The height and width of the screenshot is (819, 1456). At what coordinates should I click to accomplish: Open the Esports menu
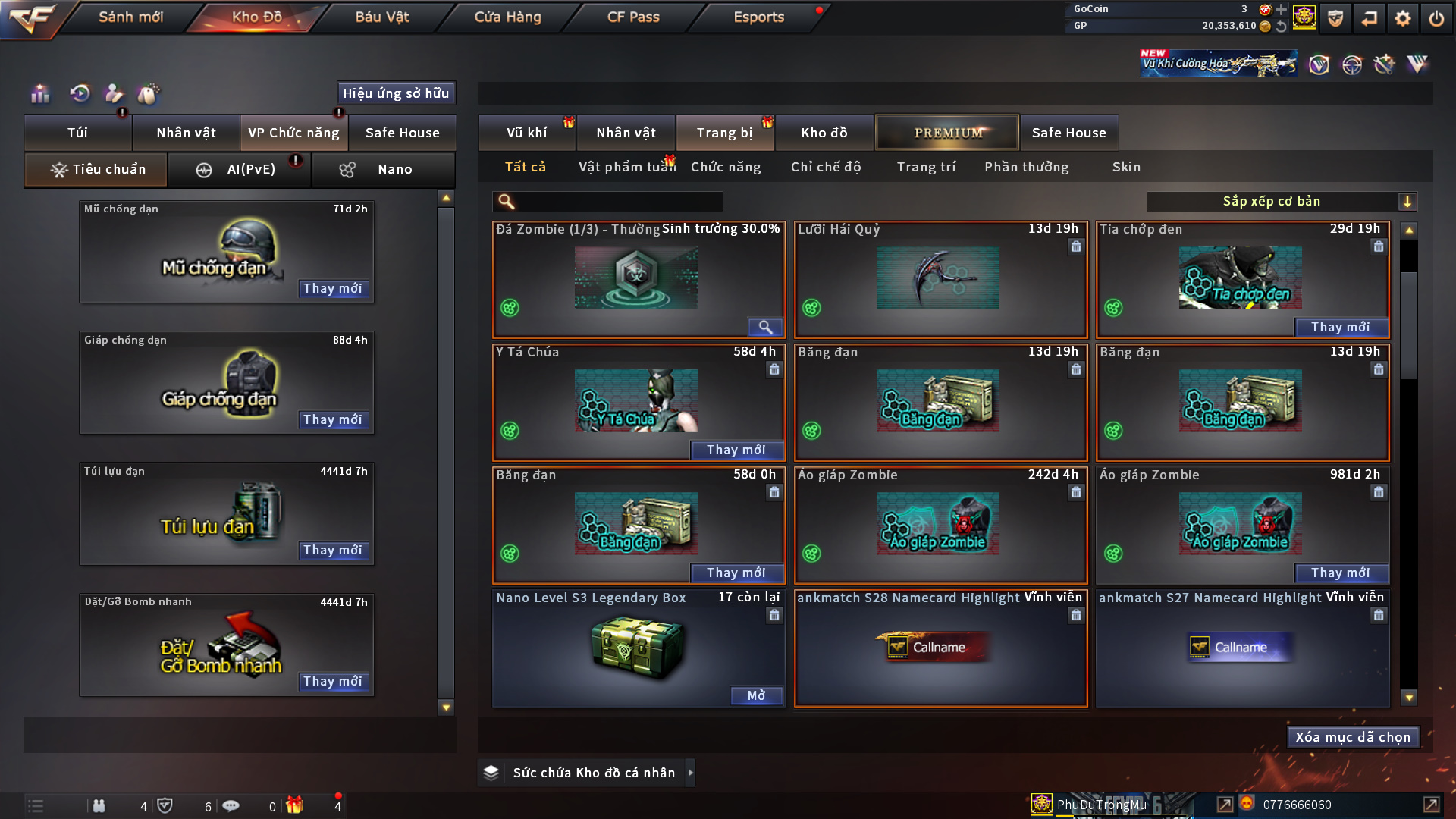pos(758,17)
